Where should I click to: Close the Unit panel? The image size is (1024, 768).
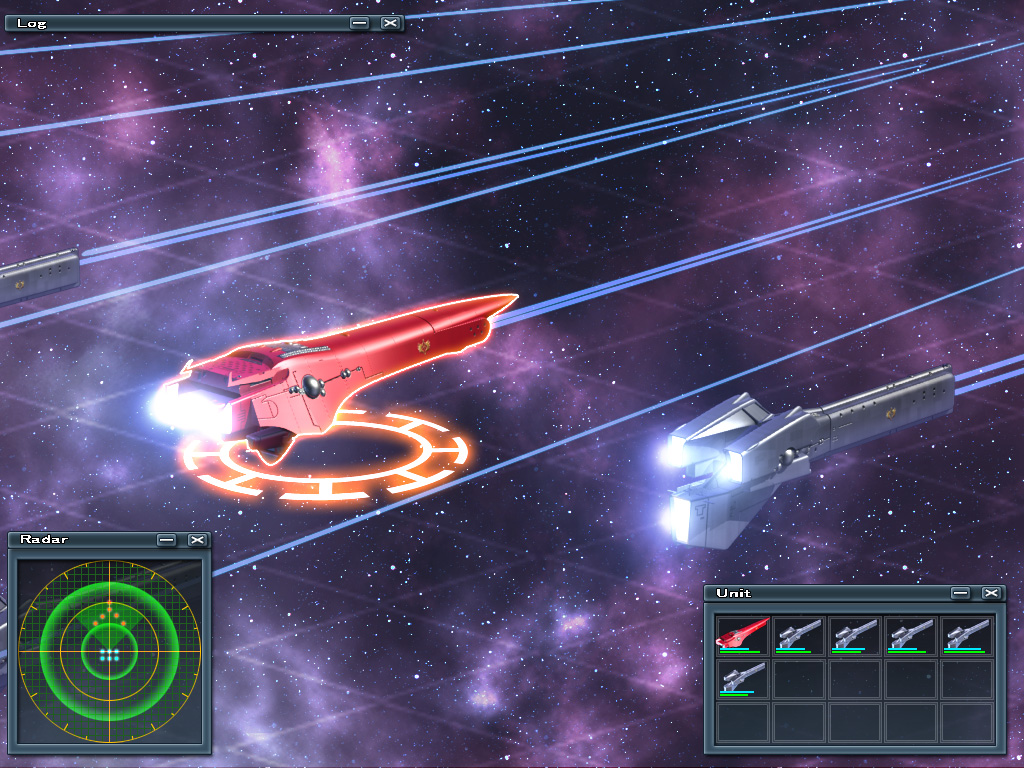pyautogui.click(x=991, y=593)
